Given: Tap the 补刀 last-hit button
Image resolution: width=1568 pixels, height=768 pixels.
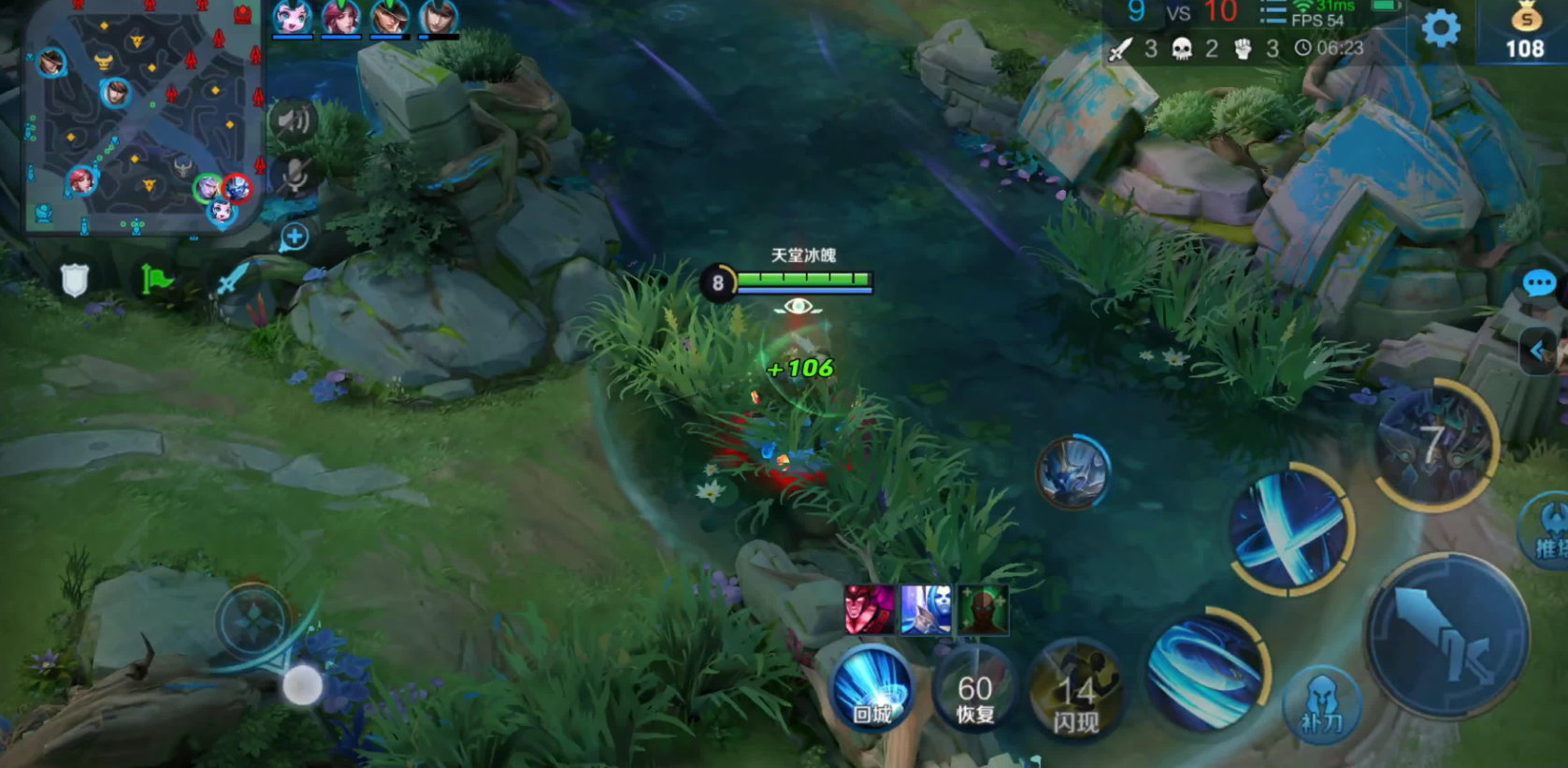Looking at the screenshot, I should tap(1321, 707).
